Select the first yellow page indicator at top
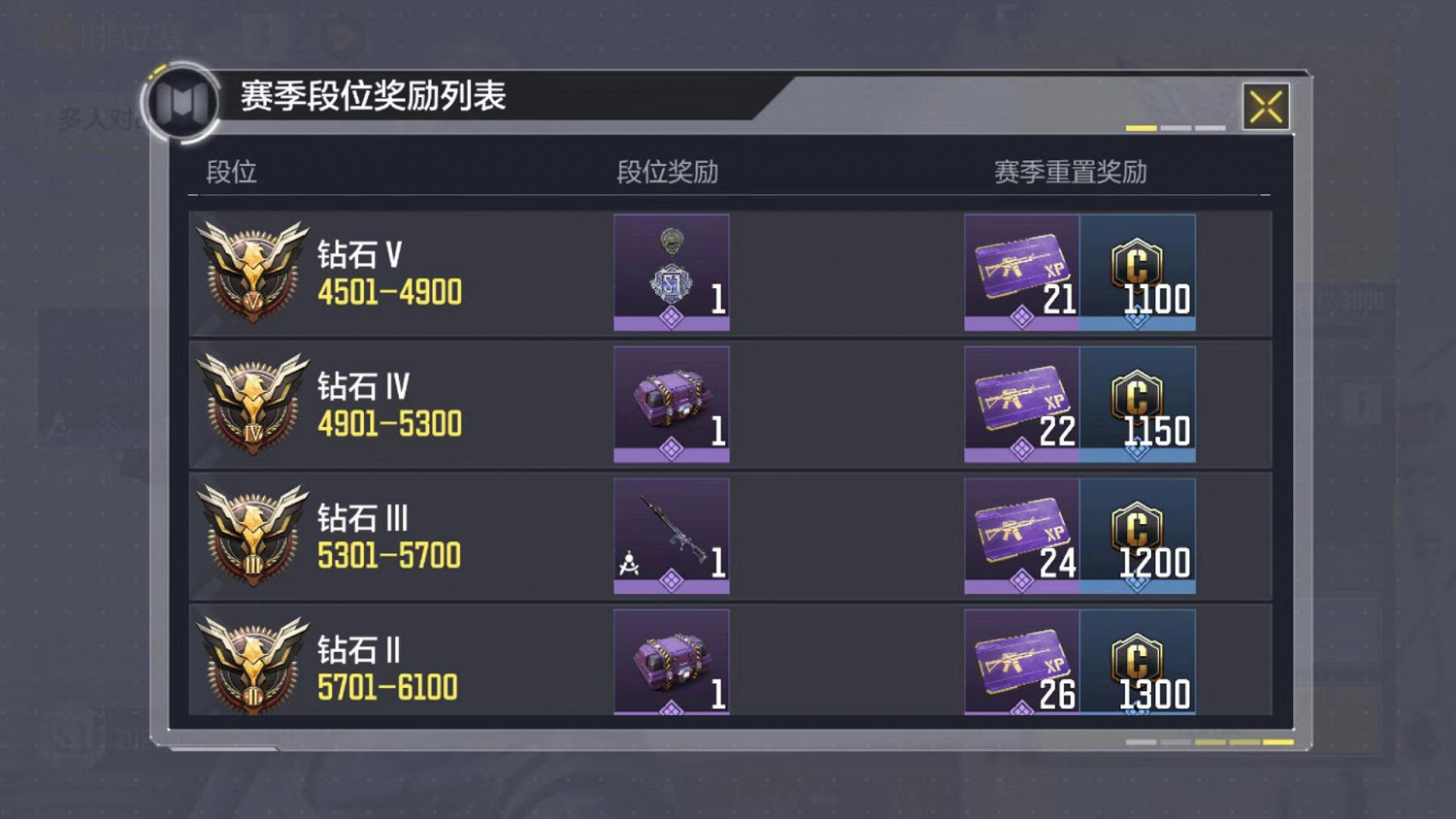Viewport: 1456px width, 819px height. tap(1142, 127)
